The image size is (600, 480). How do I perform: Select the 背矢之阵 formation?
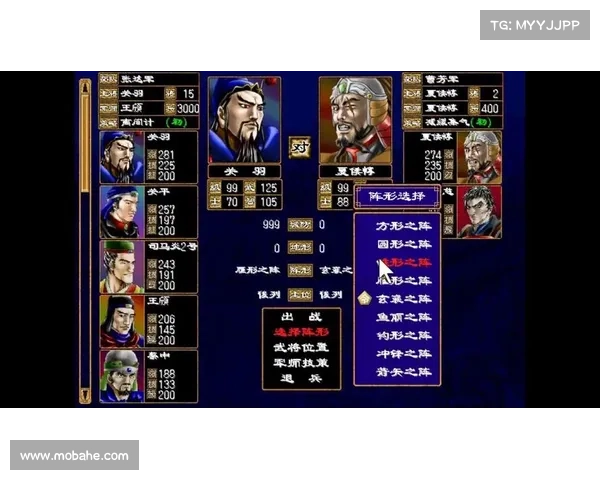point(404,371)
